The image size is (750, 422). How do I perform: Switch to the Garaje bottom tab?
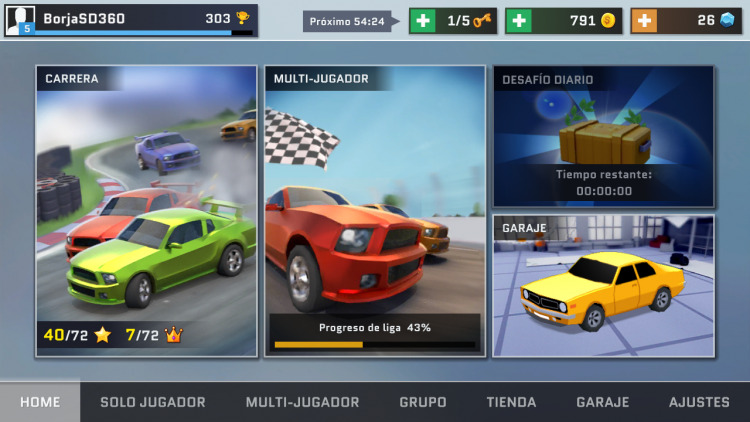pyautogui.click(x=602, y=402)
